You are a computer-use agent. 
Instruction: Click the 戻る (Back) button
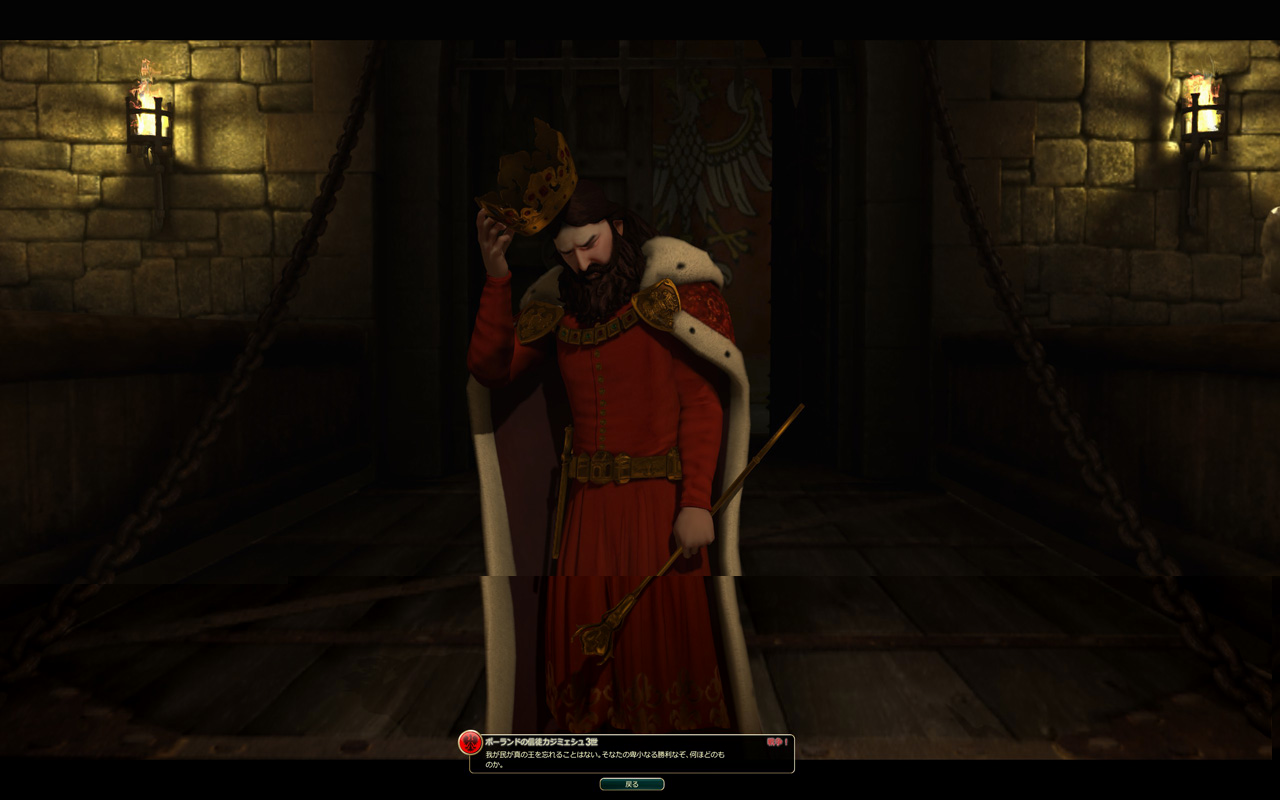[x=631, y=784]
